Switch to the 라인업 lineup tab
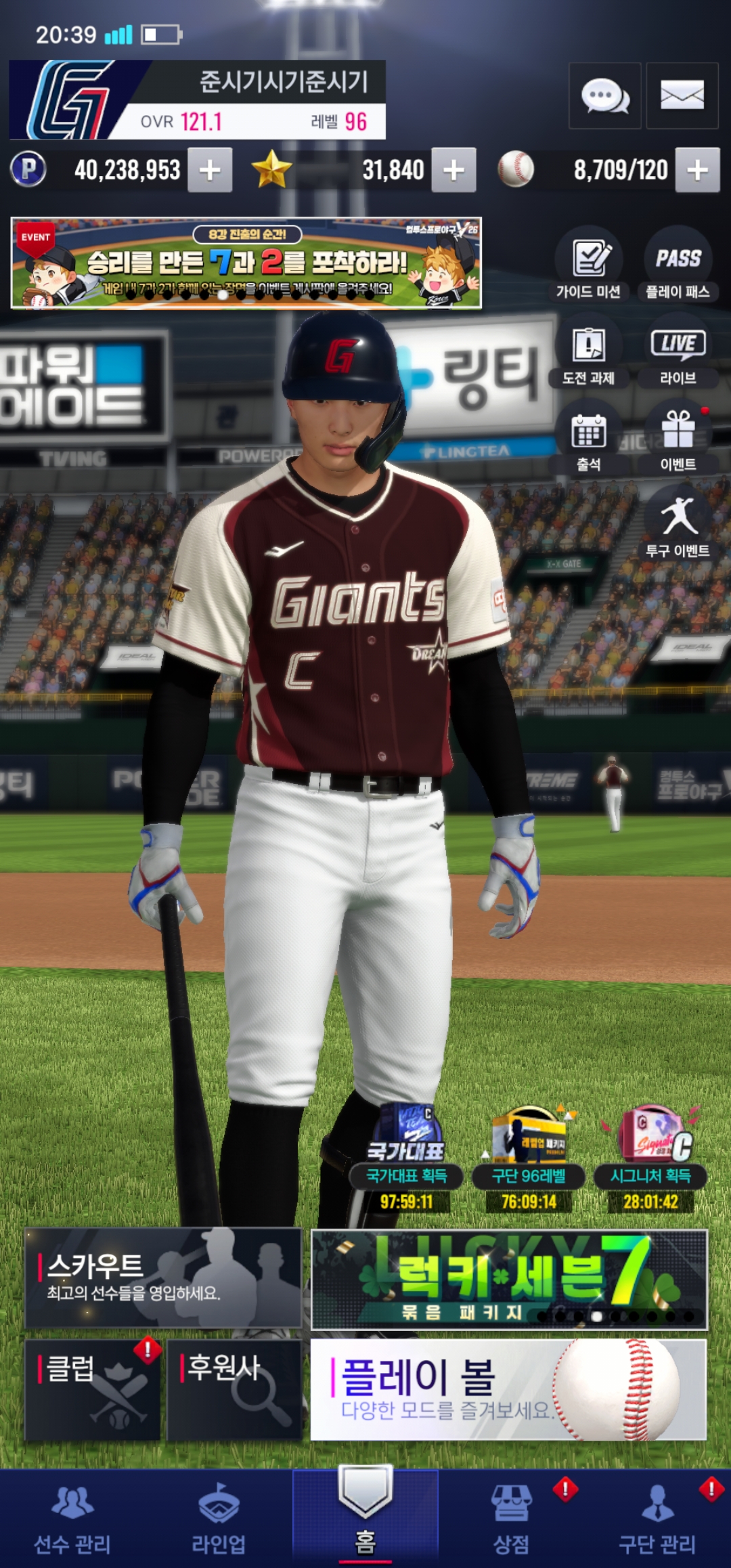 (x=219, y=1519)
